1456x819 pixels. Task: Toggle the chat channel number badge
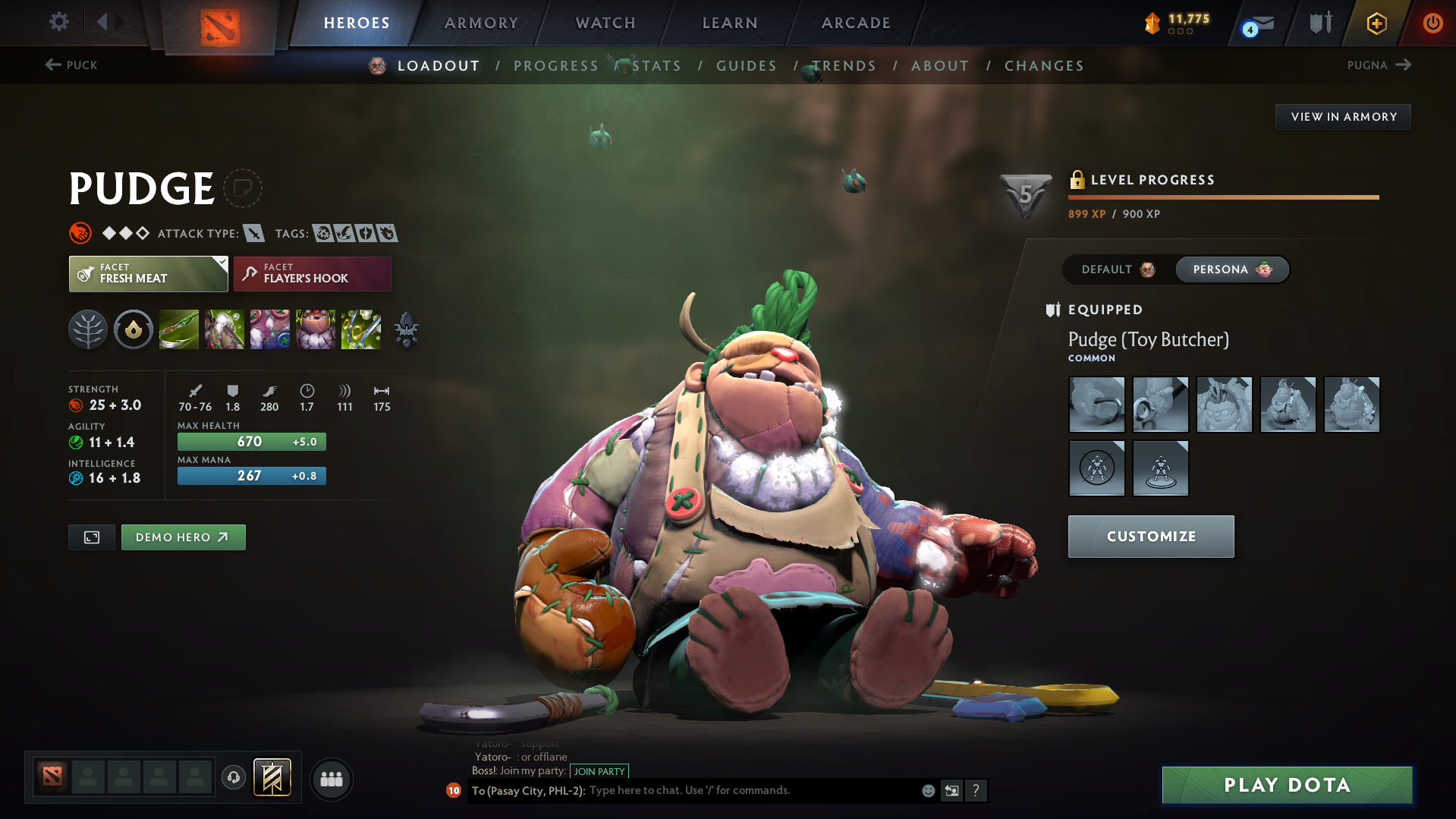coord(454,791)
